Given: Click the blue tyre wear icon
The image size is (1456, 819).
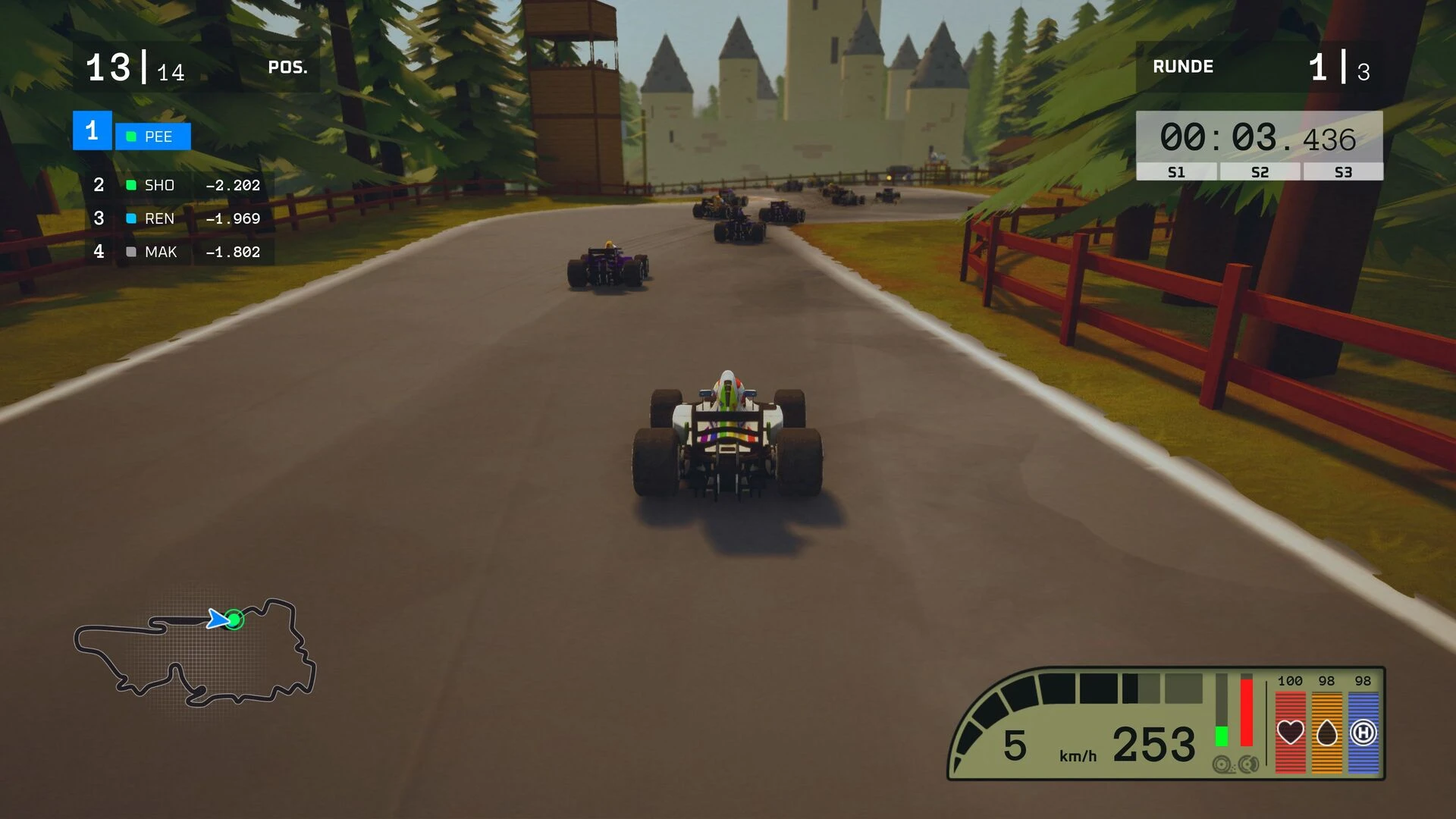Looking at the screenshot, I should click(x=1363, y=733).
